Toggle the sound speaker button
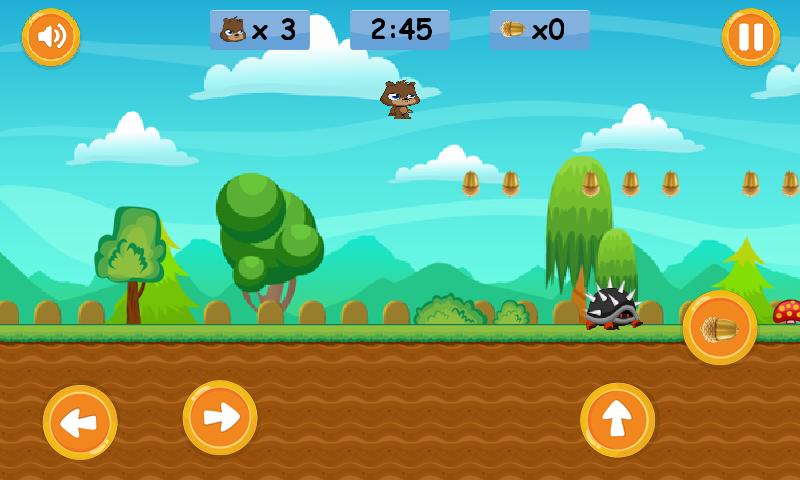The width and height of the screenshot is (800, 480). pyautogui.click(x=51, y=37)
